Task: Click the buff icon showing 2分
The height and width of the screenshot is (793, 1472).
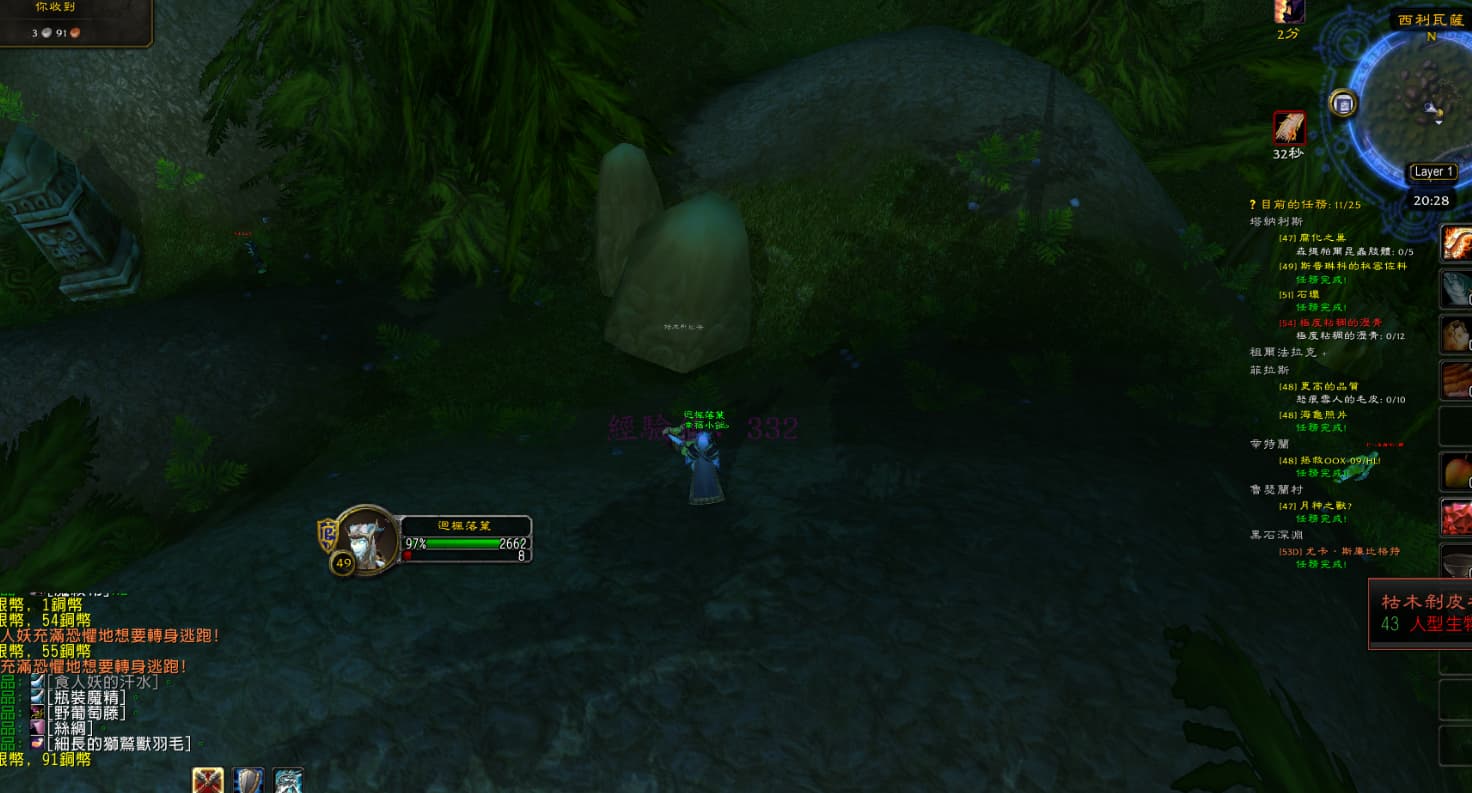Action: [x=1289, y=11]
